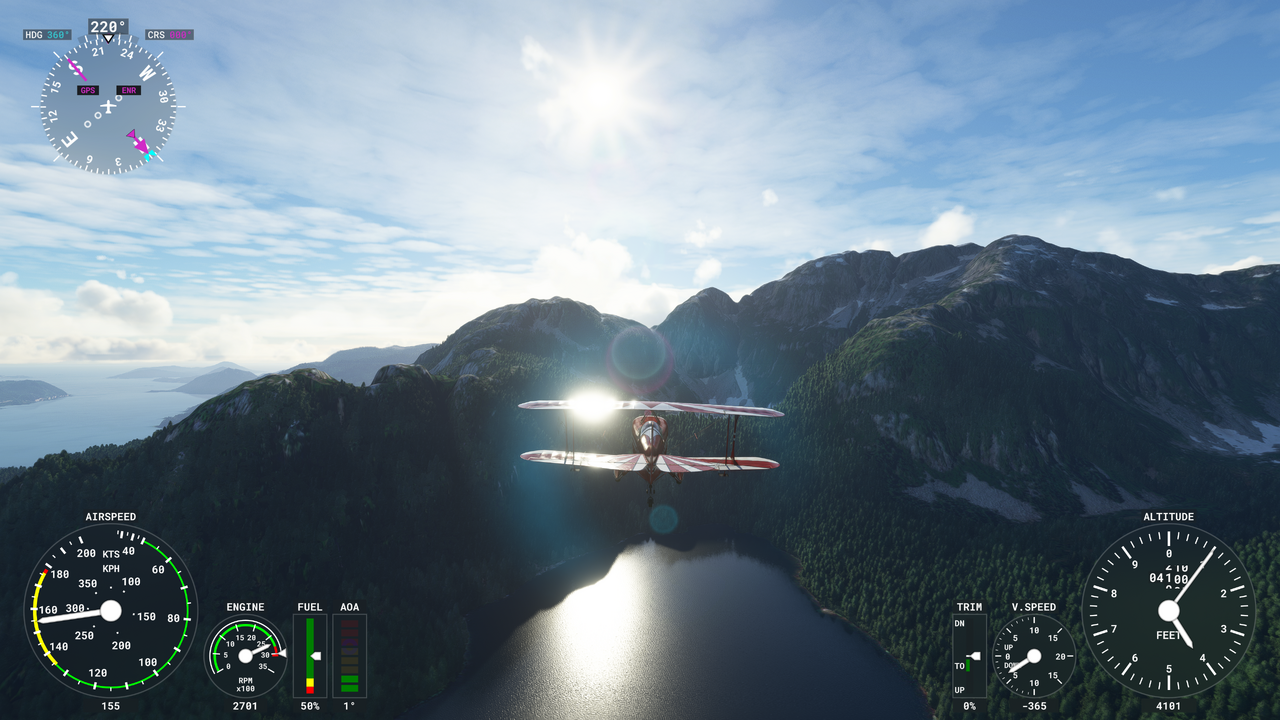Image resolution: width=1280 pixels, height=720 pixels.
Task: Click the 4101 altitude readout
Action: coord(1168,706)
